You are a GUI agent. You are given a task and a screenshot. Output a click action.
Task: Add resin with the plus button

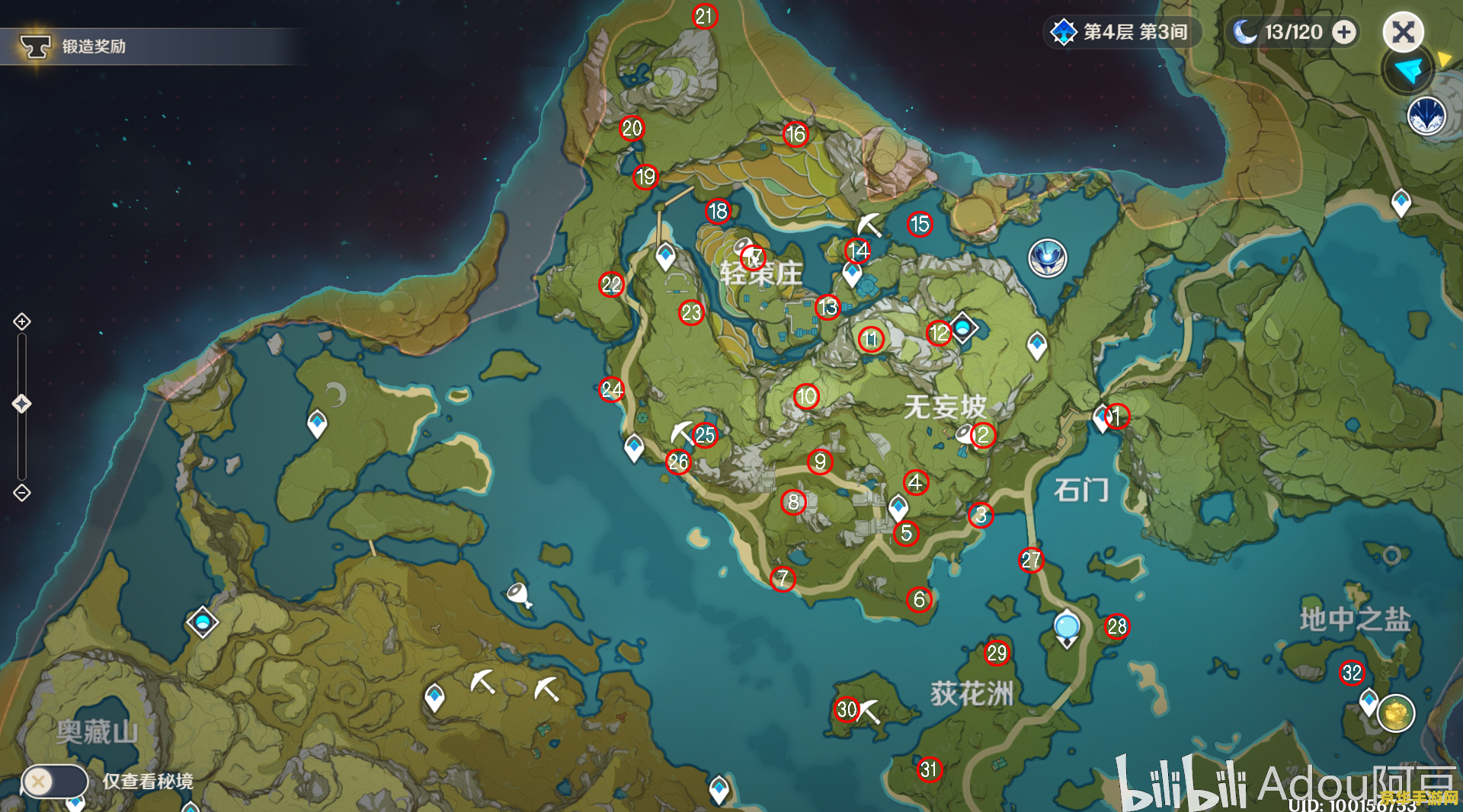pos(1344,32)
